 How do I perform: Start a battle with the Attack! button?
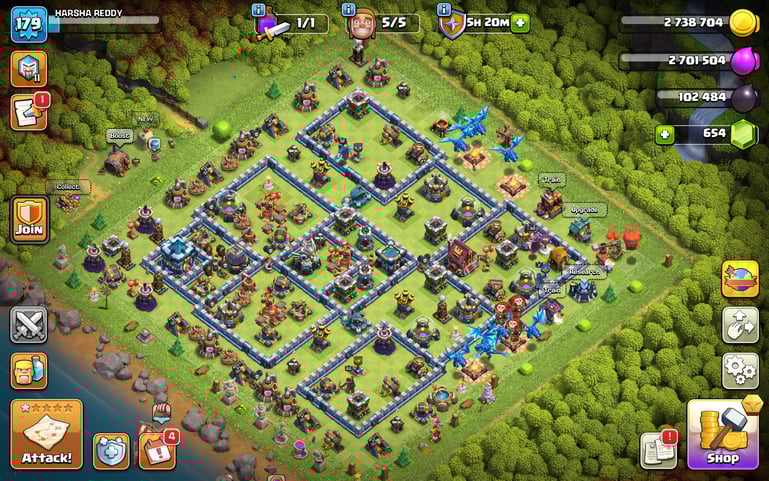[x=46, y=434]
